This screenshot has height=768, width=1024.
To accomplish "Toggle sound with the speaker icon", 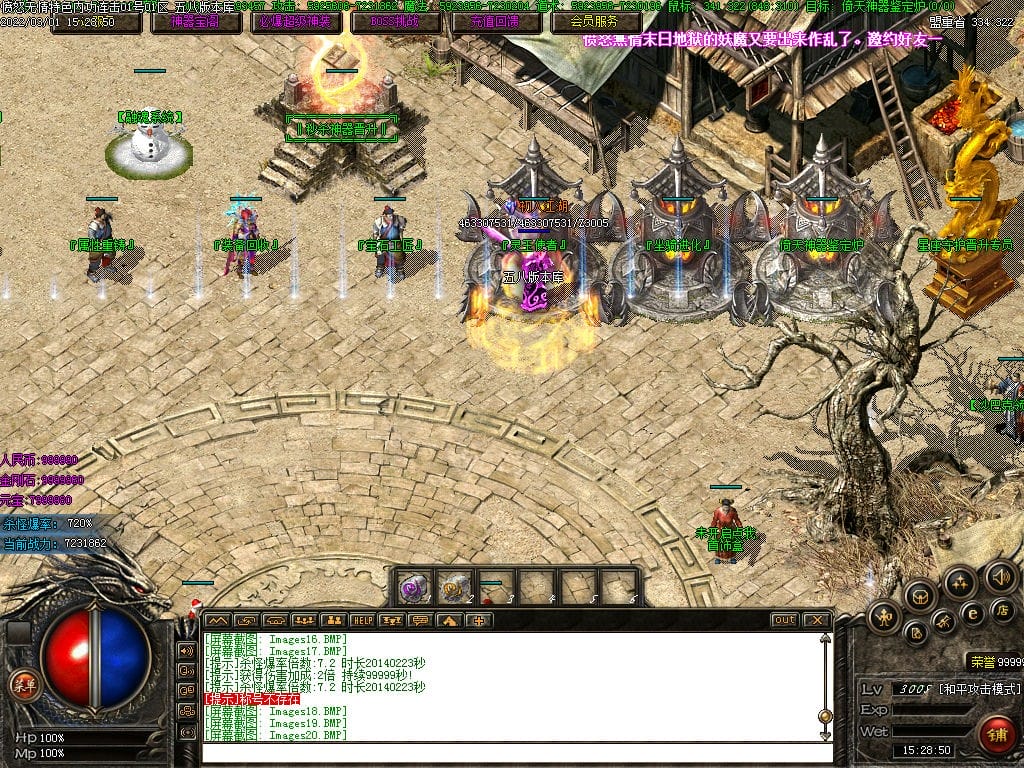I will (x=999, y=577).
